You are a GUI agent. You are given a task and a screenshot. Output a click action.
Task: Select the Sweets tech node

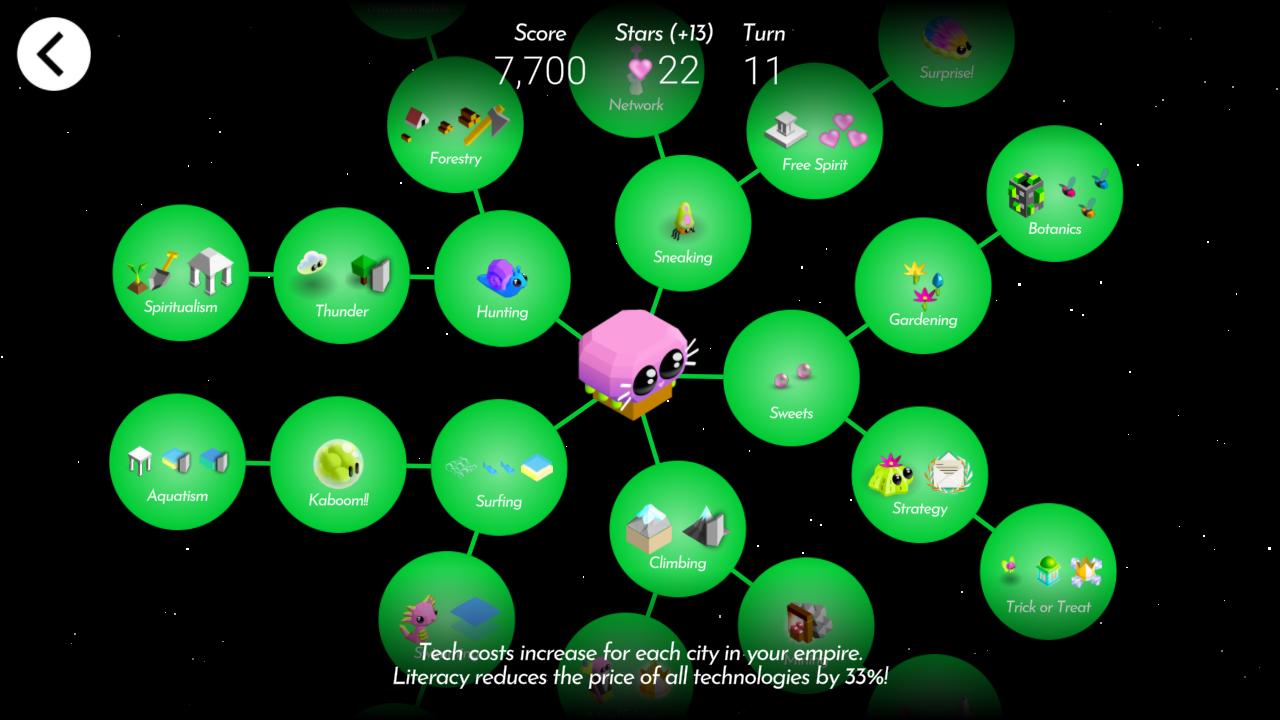coord(791,380)
